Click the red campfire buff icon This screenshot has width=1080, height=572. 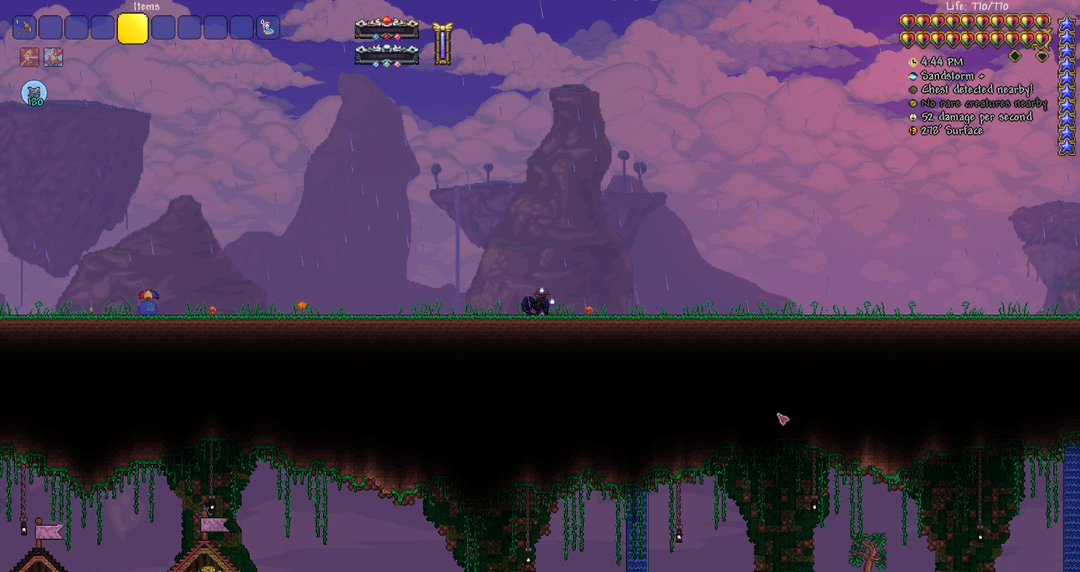[53, 58]
